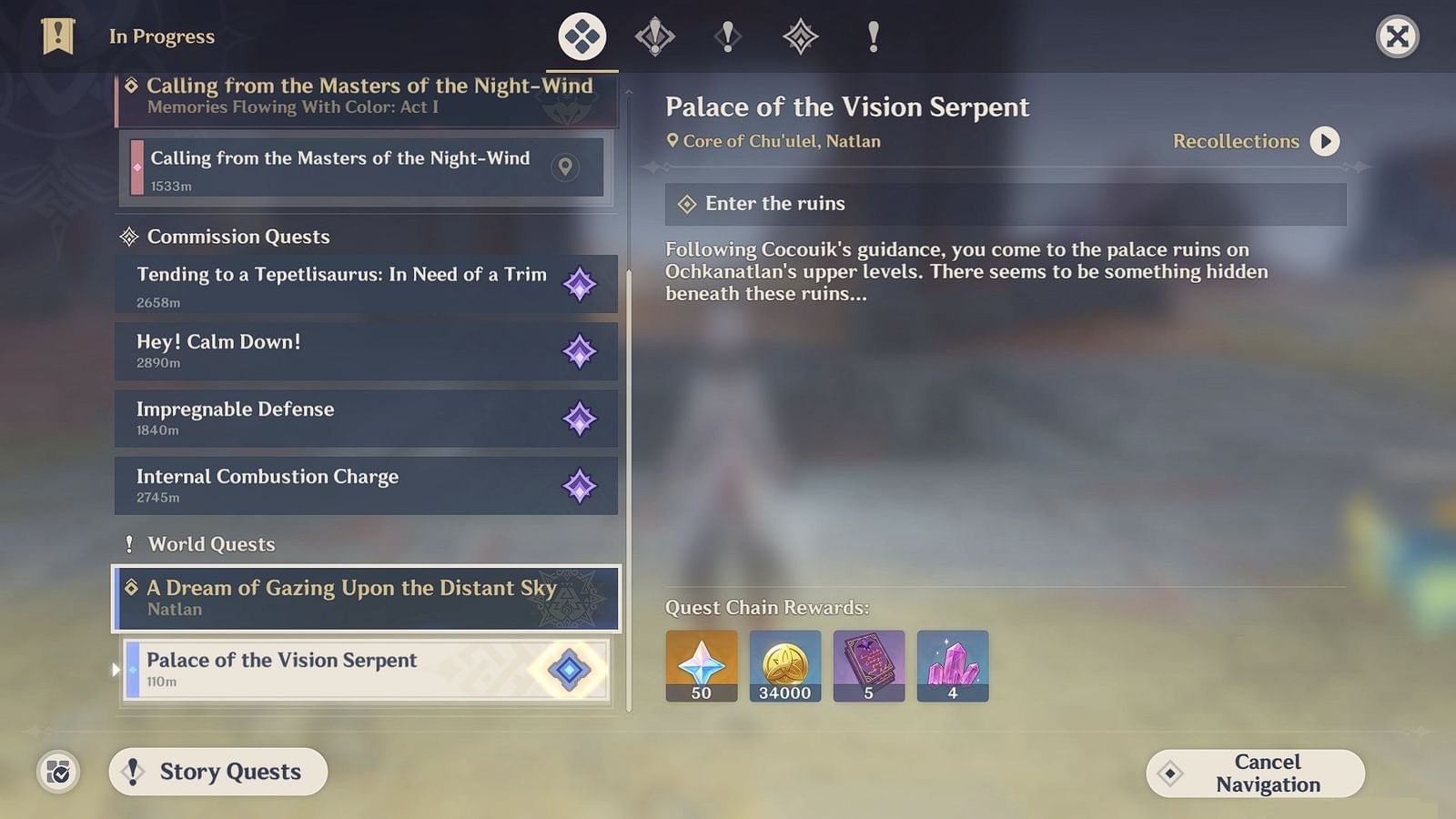Select the World Quests exclamation filter icon
Image resolution: width=1456 pixels, height=819 pixels.
click(872, 36)
